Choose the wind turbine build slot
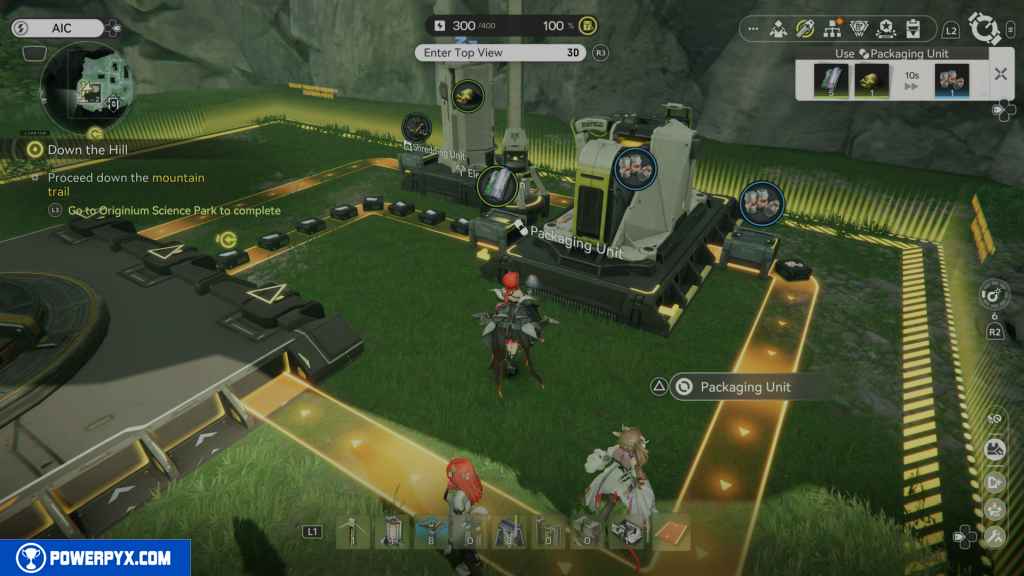Screen dimensions: 1024x576 pyautogui.click(x=350, y=533)
